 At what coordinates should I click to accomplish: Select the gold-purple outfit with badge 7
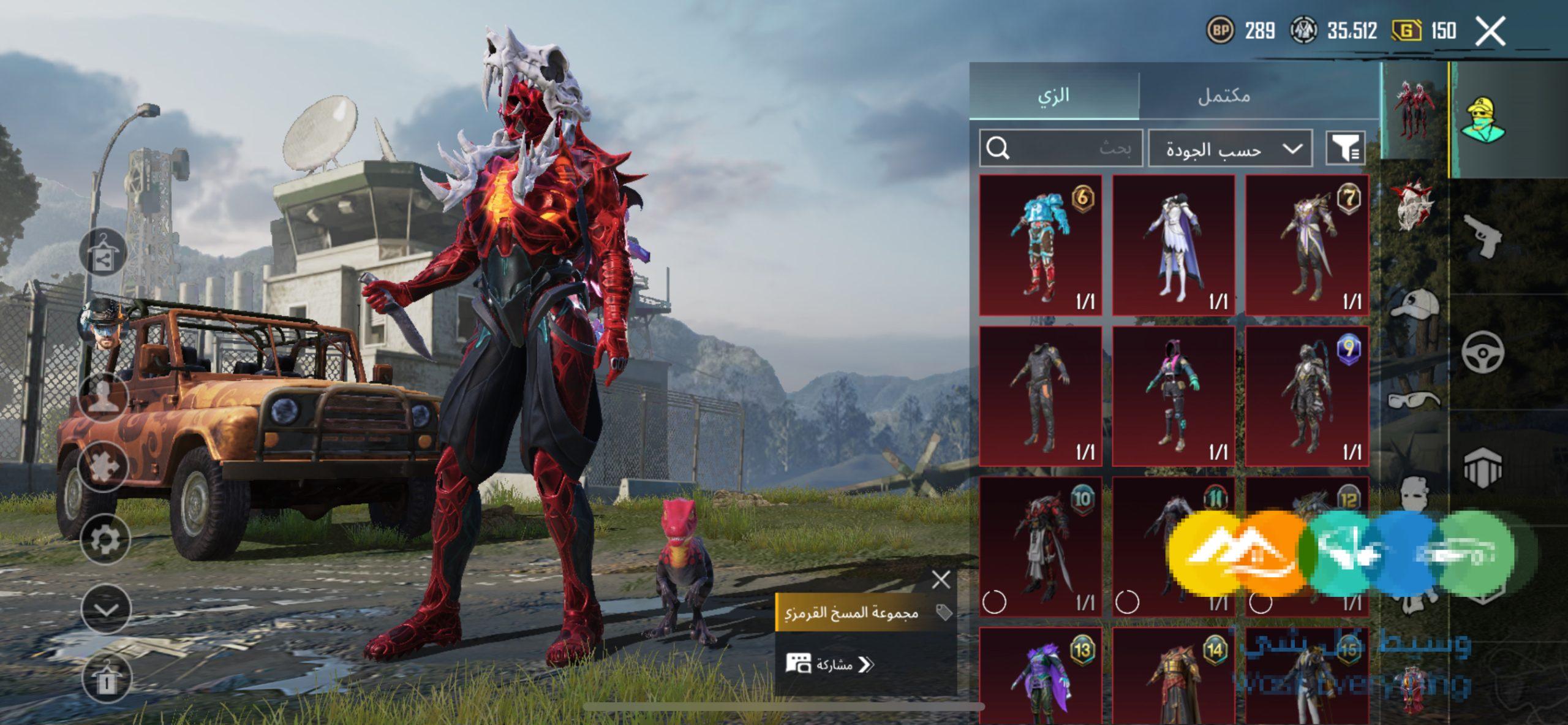[1307, 245]
